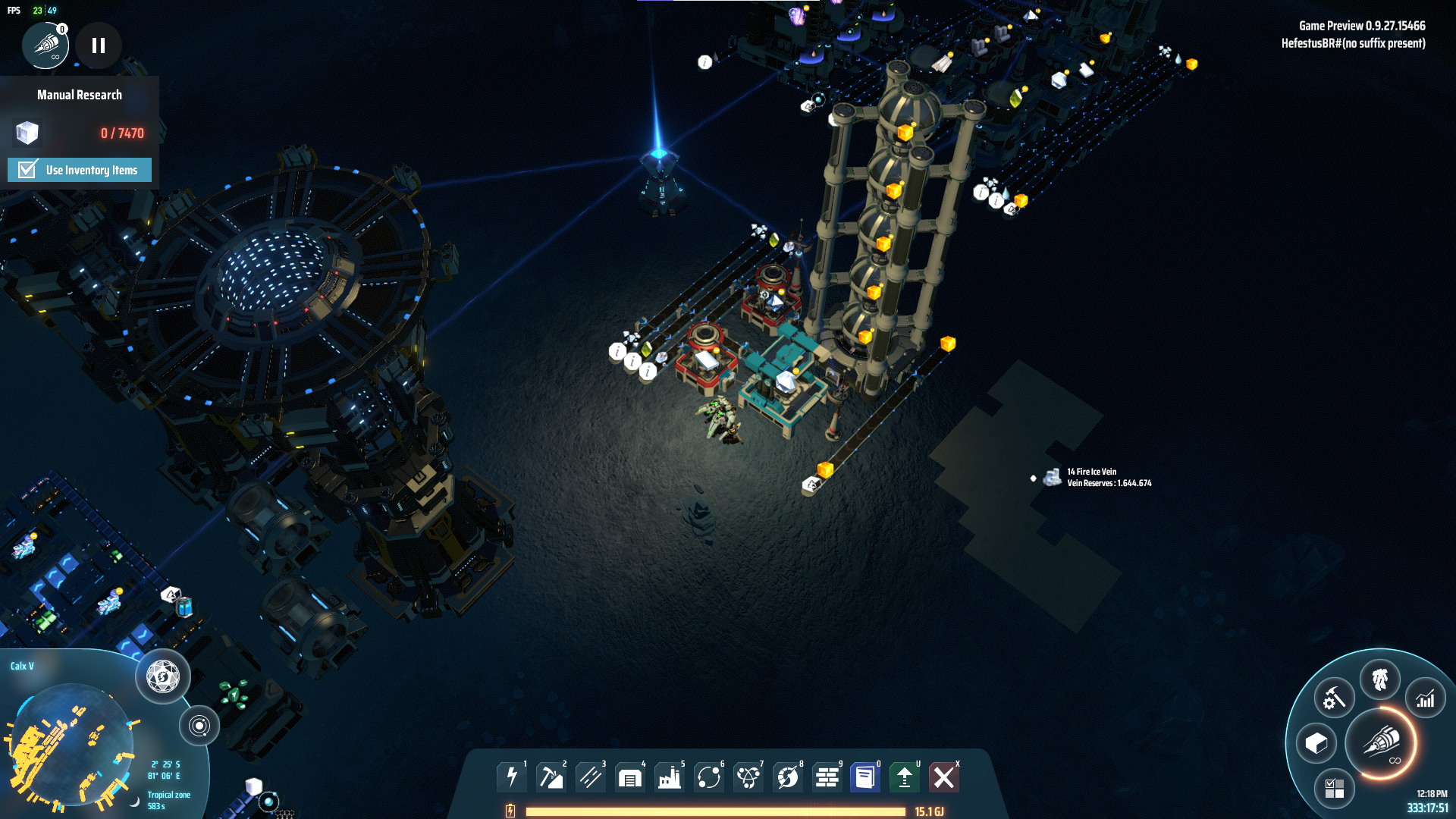
Task: Open the inventory cube icon
Action: click(1316, 744)
